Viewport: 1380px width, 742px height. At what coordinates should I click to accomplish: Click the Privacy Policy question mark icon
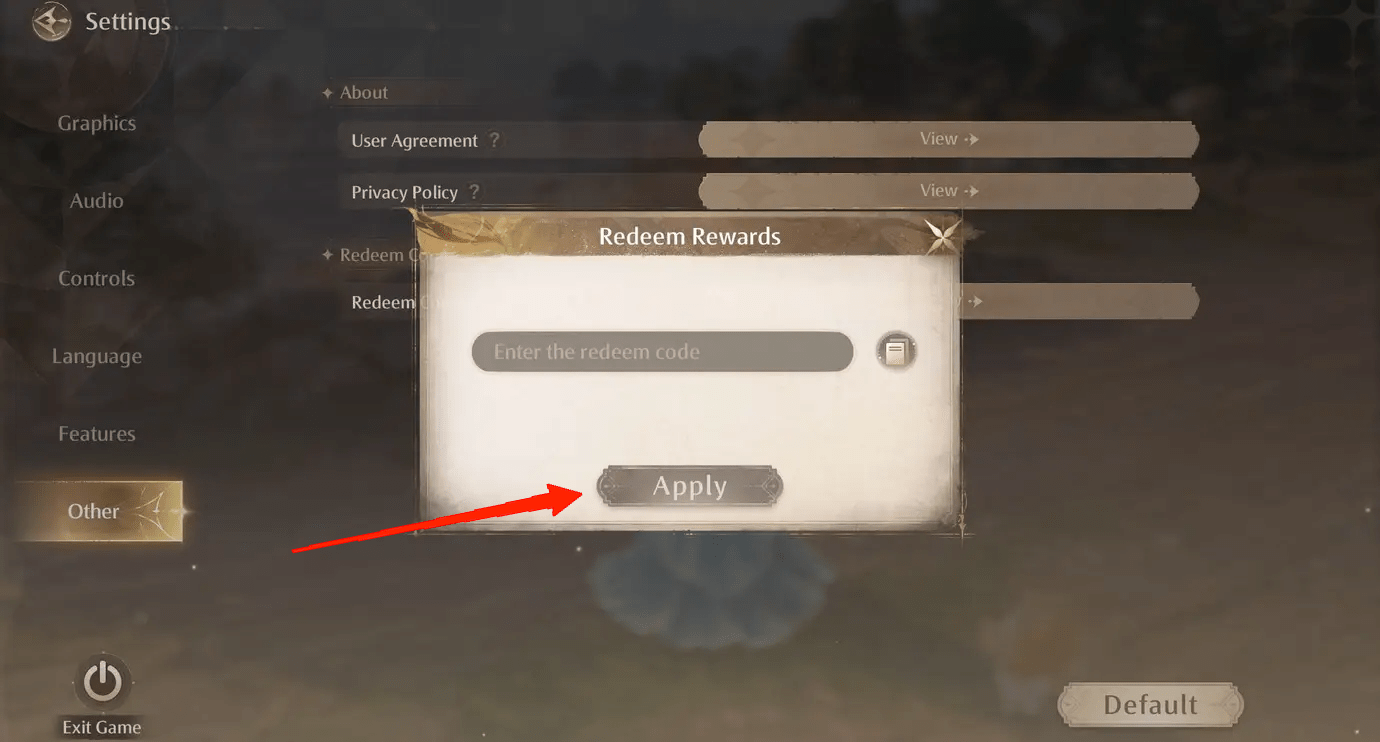click(477, 192)
